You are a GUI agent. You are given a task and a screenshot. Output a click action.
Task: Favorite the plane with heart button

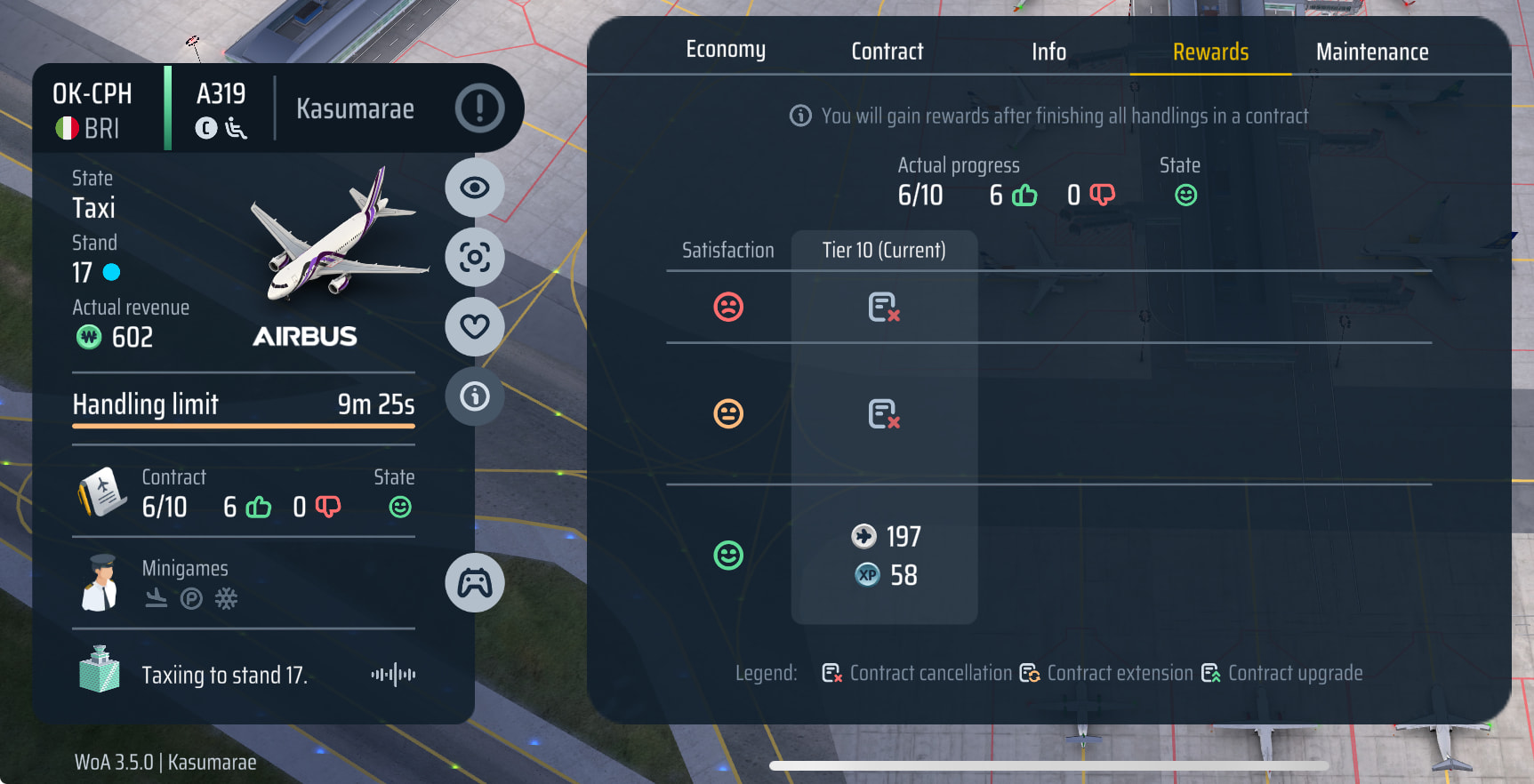click(x=474, y=326)
